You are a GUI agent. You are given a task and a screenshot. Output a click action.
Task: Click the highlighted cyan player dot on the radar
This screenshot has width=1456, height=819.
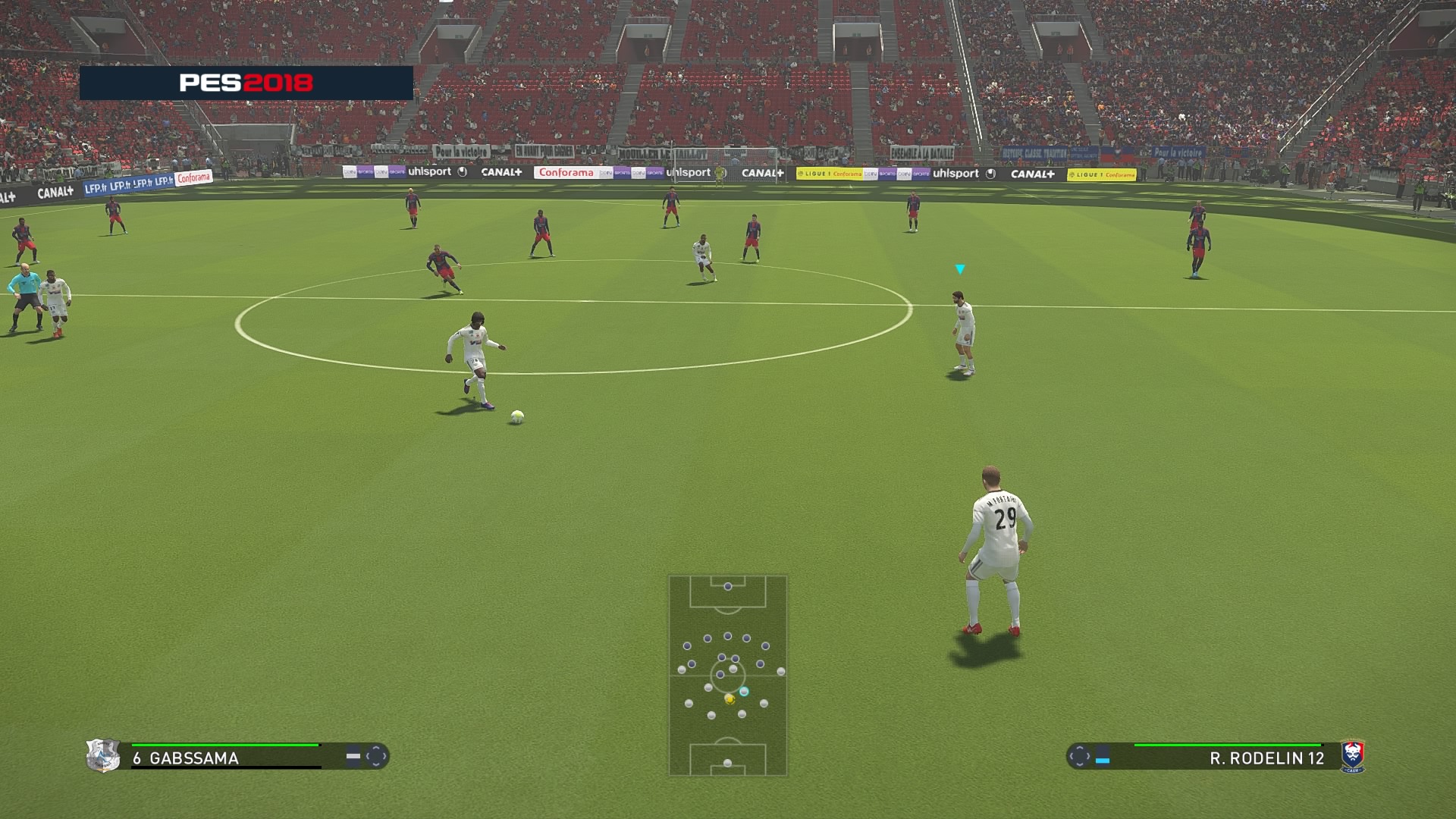[745, 692]
